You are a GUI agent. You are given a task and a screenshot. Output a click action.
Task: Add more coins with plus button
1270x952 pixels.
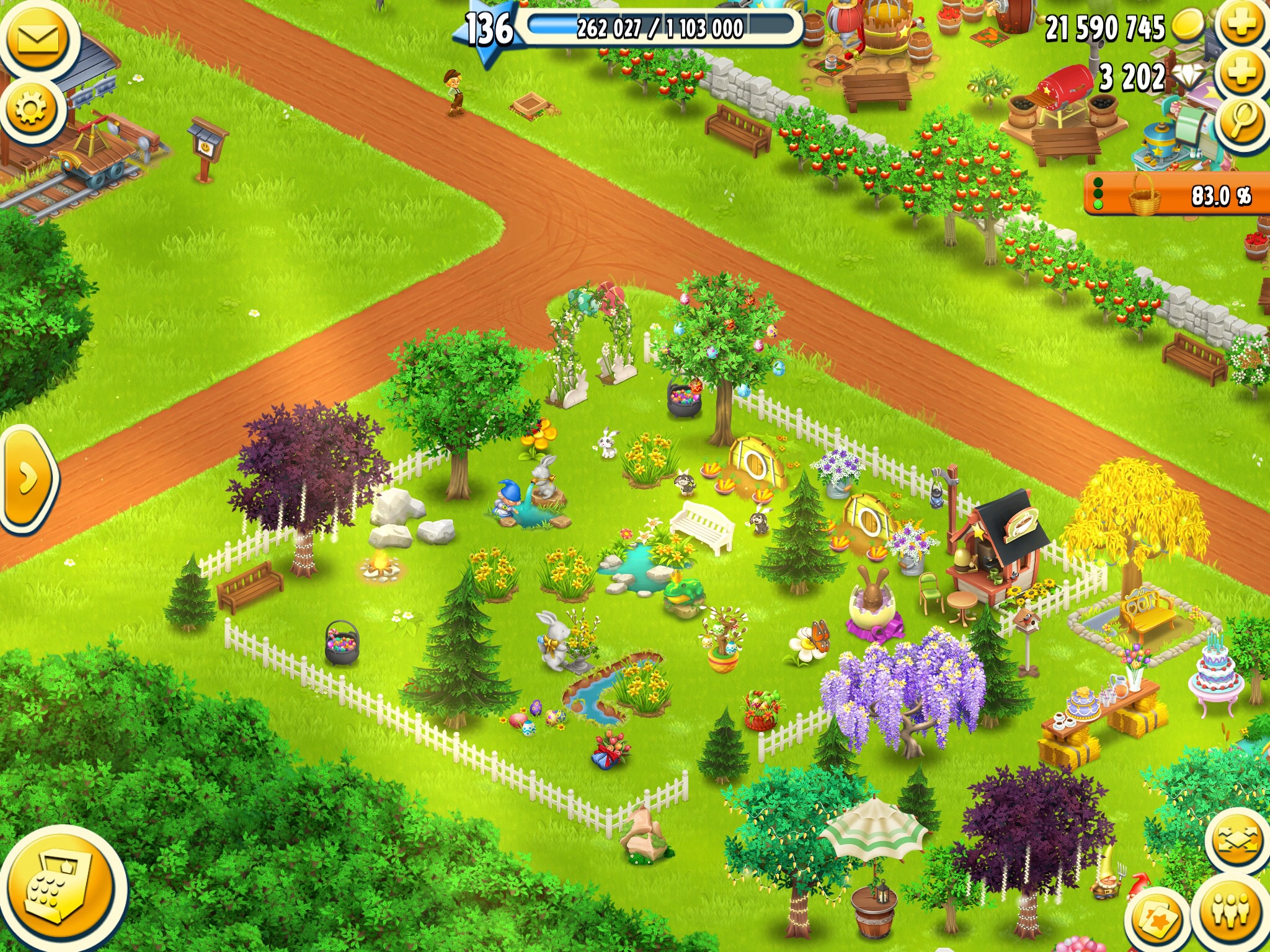1240,25
